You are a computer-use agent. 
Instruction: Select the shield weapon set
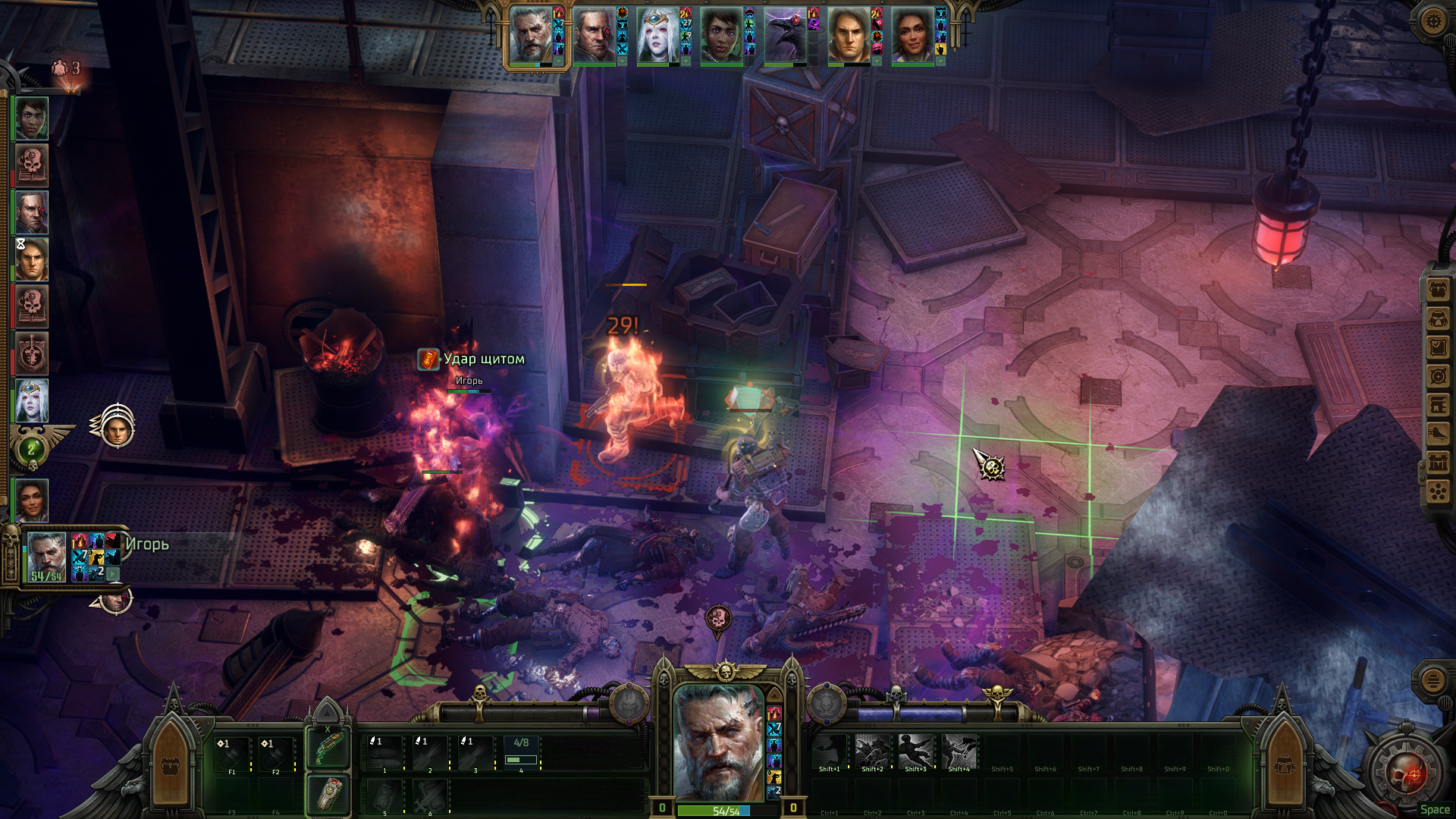tap(328, 794)
